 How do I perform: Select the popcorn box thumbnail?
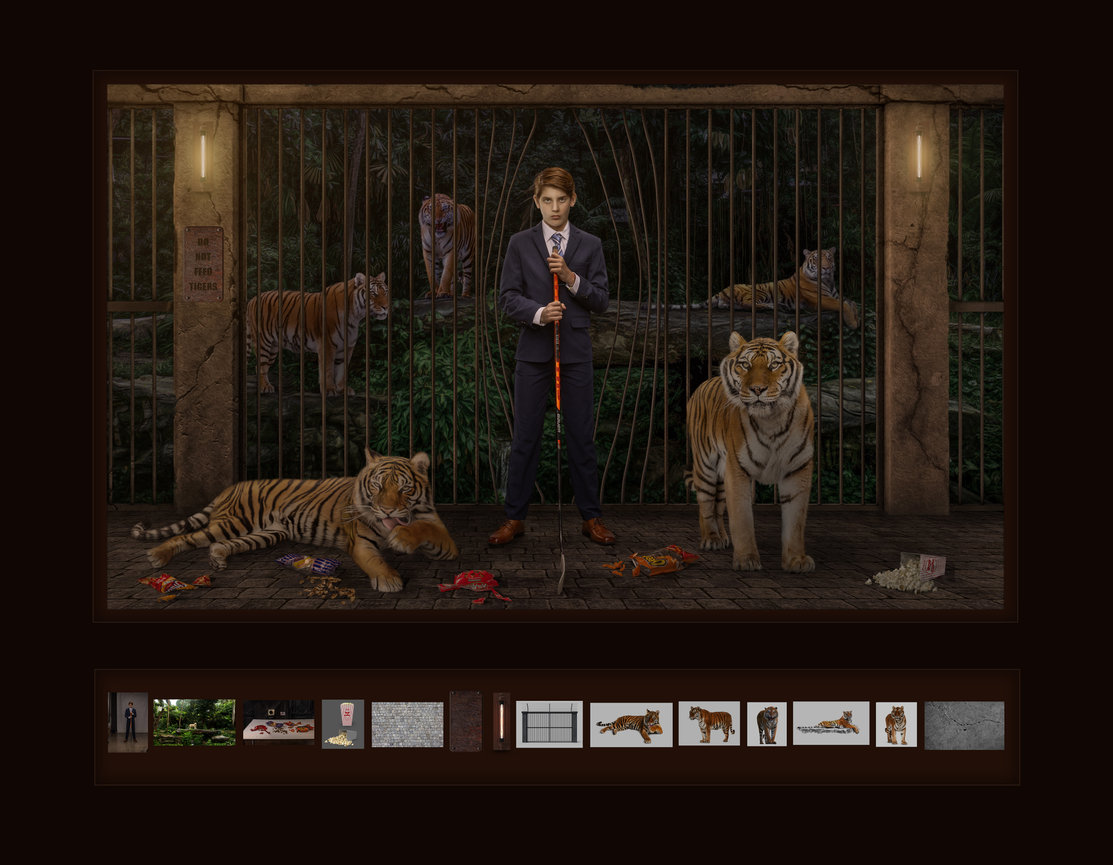343,724
